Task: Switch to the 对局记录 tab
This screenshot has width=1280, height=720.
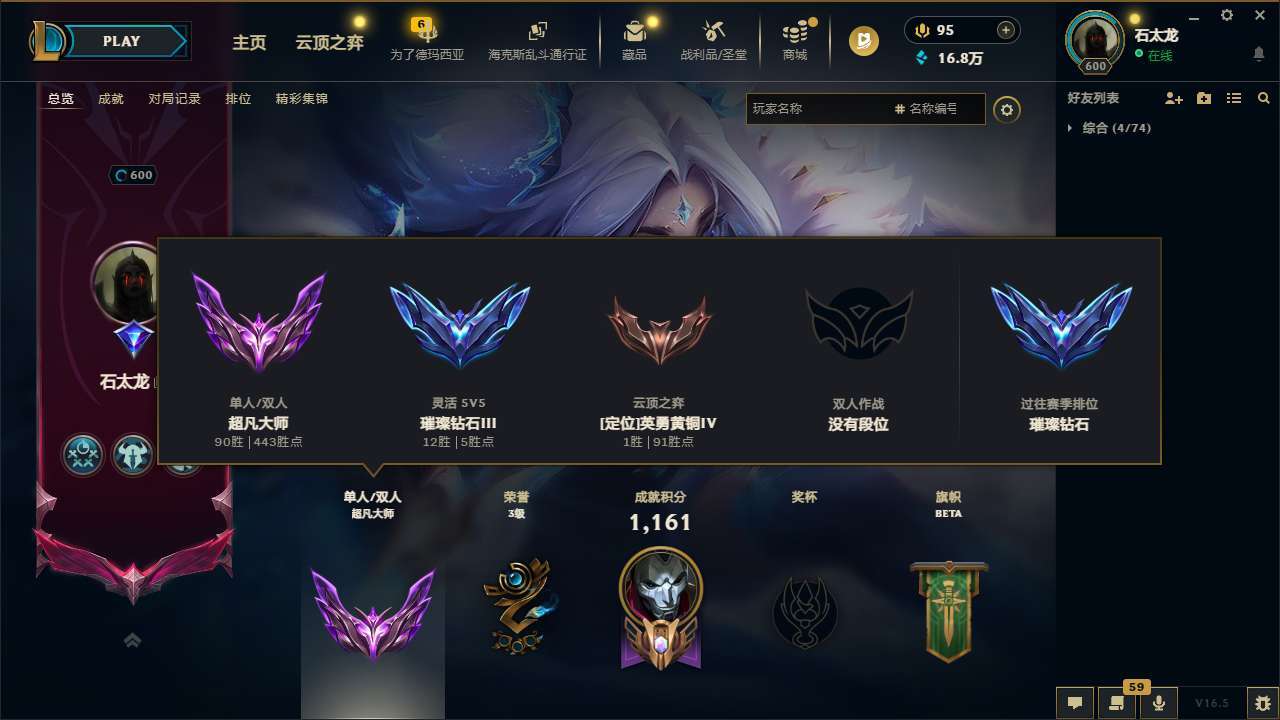Action: 172,98
